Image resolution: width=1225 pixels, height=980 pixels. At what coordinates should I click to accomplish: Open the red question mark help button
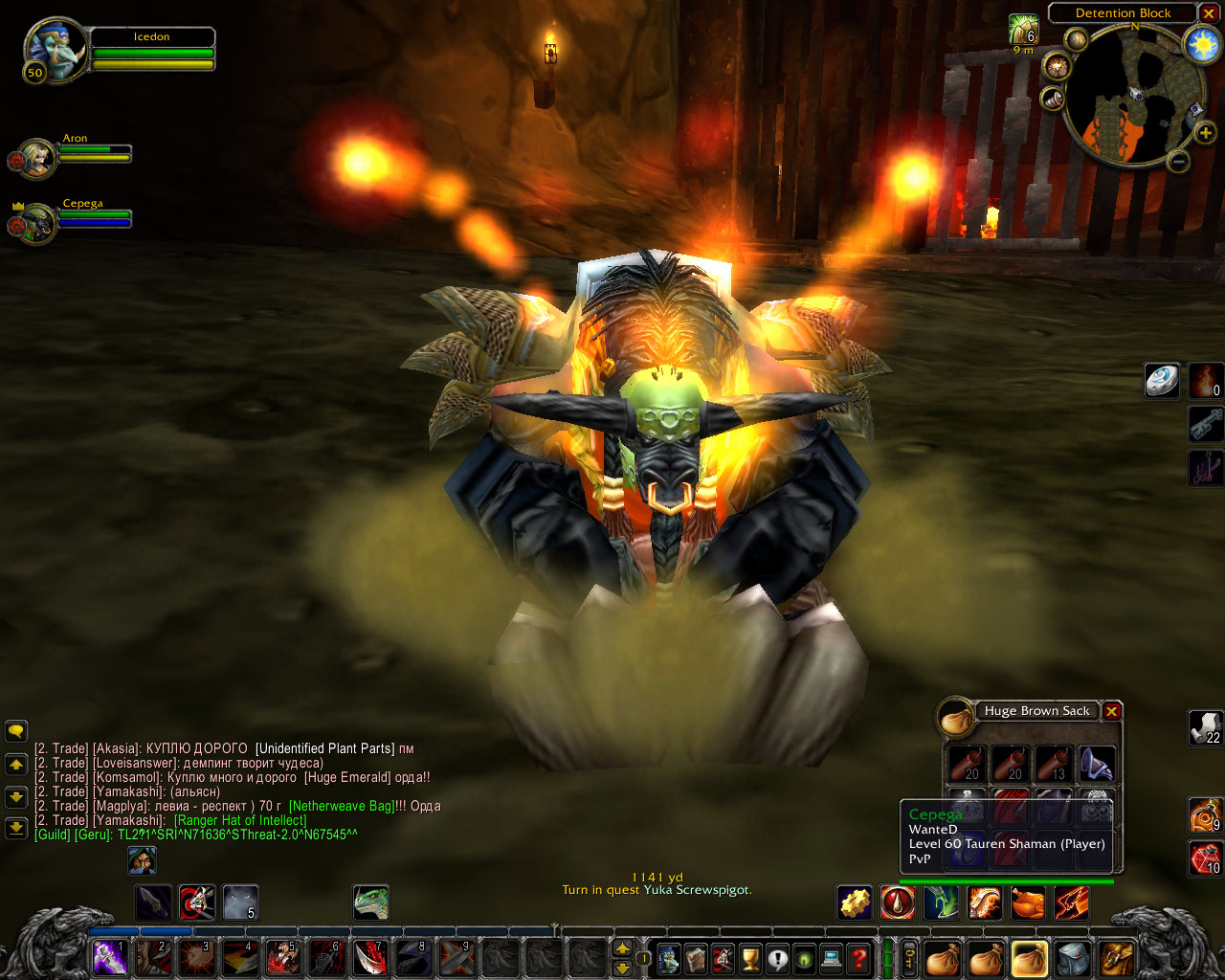859,957
